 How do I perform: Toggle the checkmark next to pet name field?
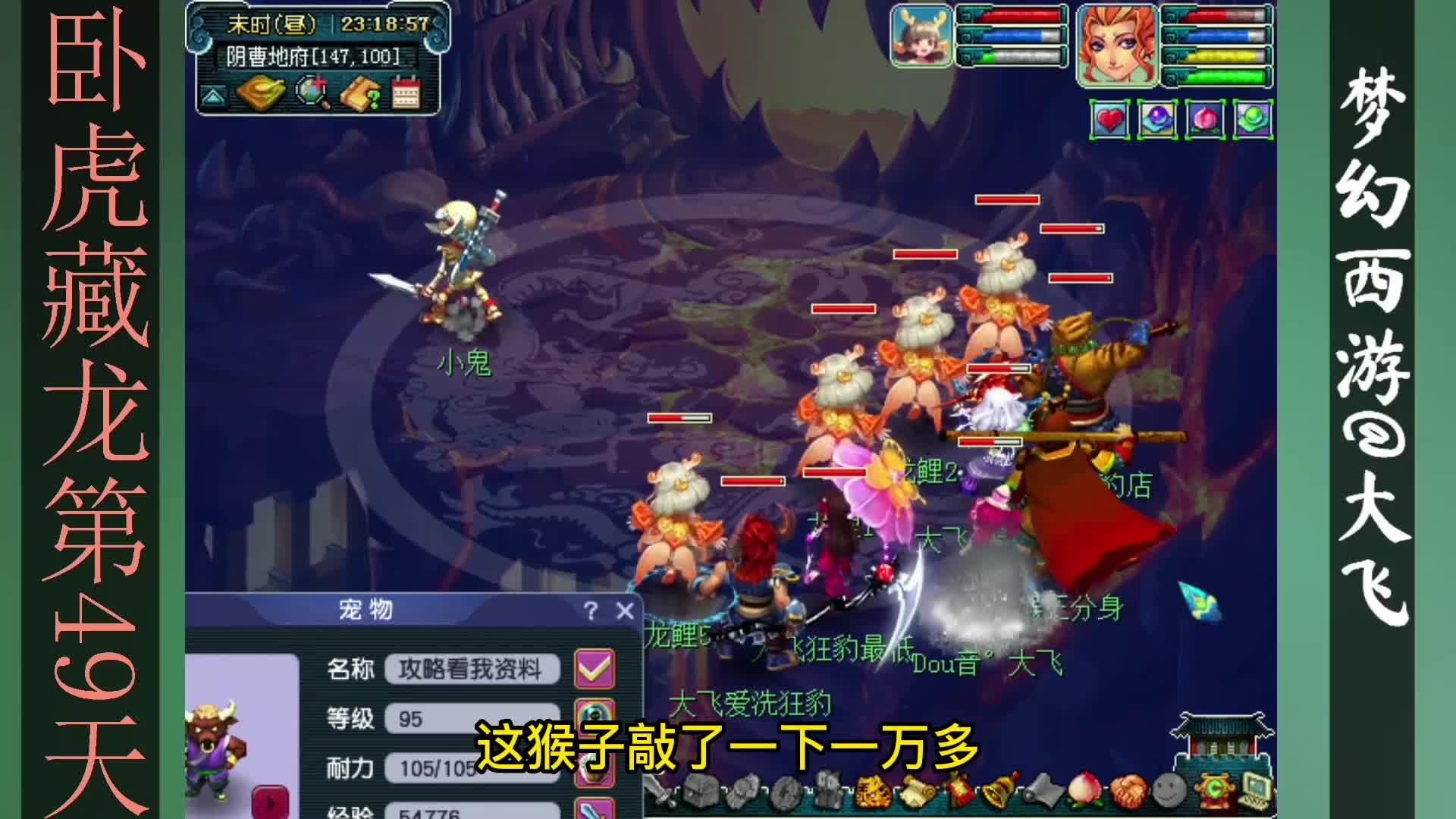coord(595,669)
